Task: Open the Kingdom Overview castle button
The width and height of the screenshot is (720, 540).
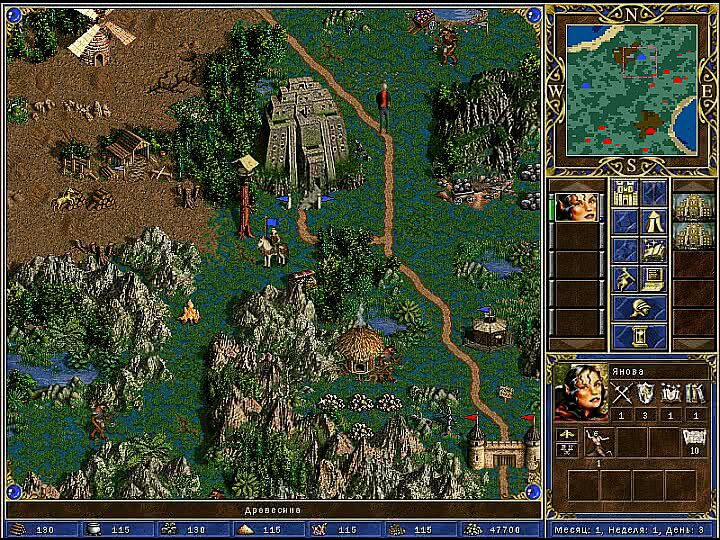Action: tap(626, 193)
